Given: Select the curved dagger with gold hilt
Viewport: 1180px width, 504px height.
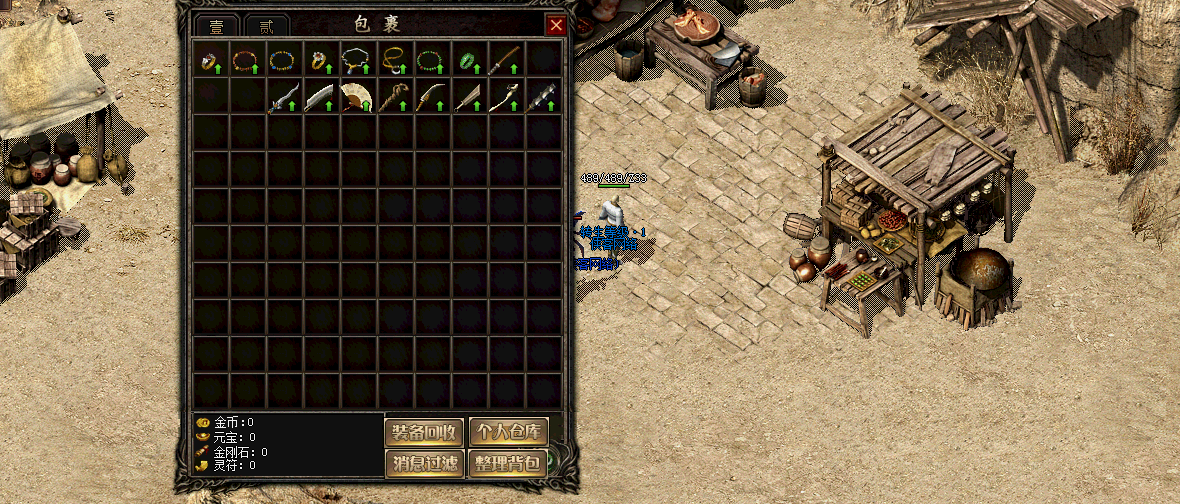Looking at the screenshot, I should point(430,97).
